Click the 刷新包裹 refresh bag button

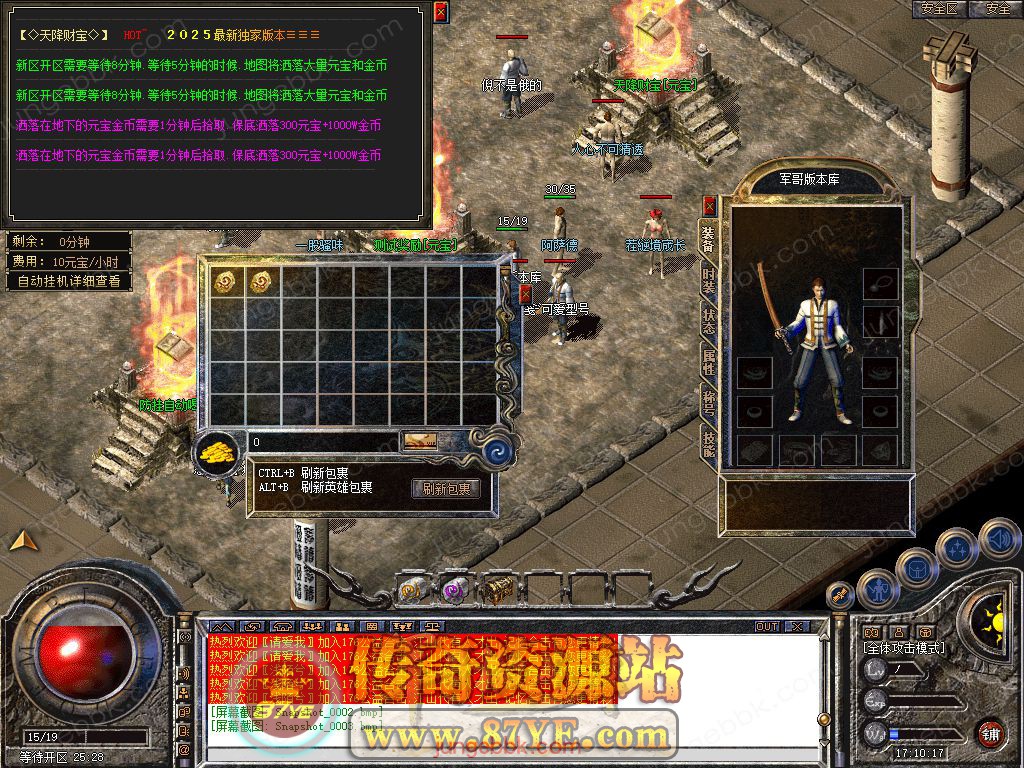(x=446, y=489)
